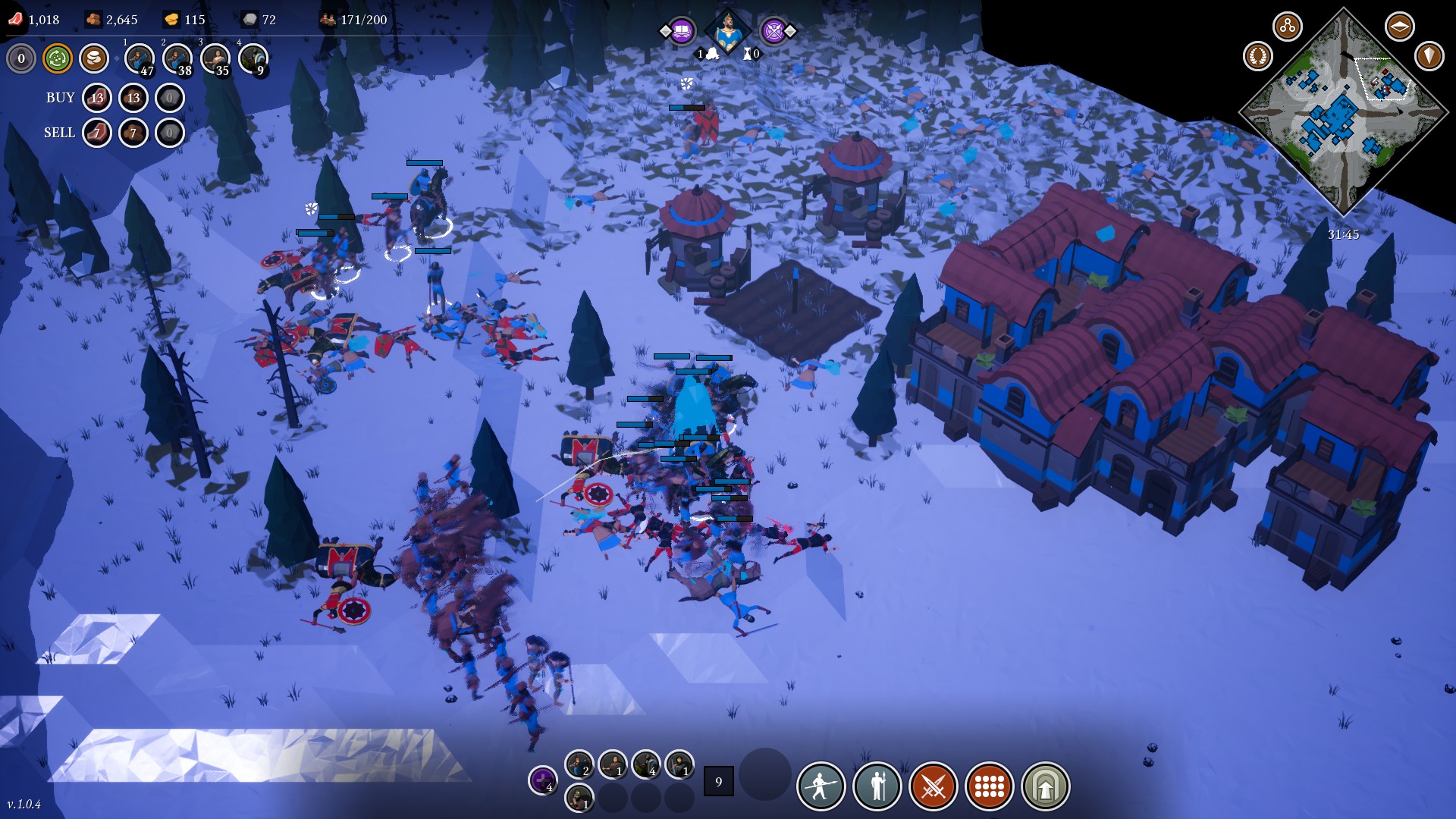Sell wood for 7 gold
Image resolution: width=1456 pixels, height=819 pixels.
tap(133, 133)
